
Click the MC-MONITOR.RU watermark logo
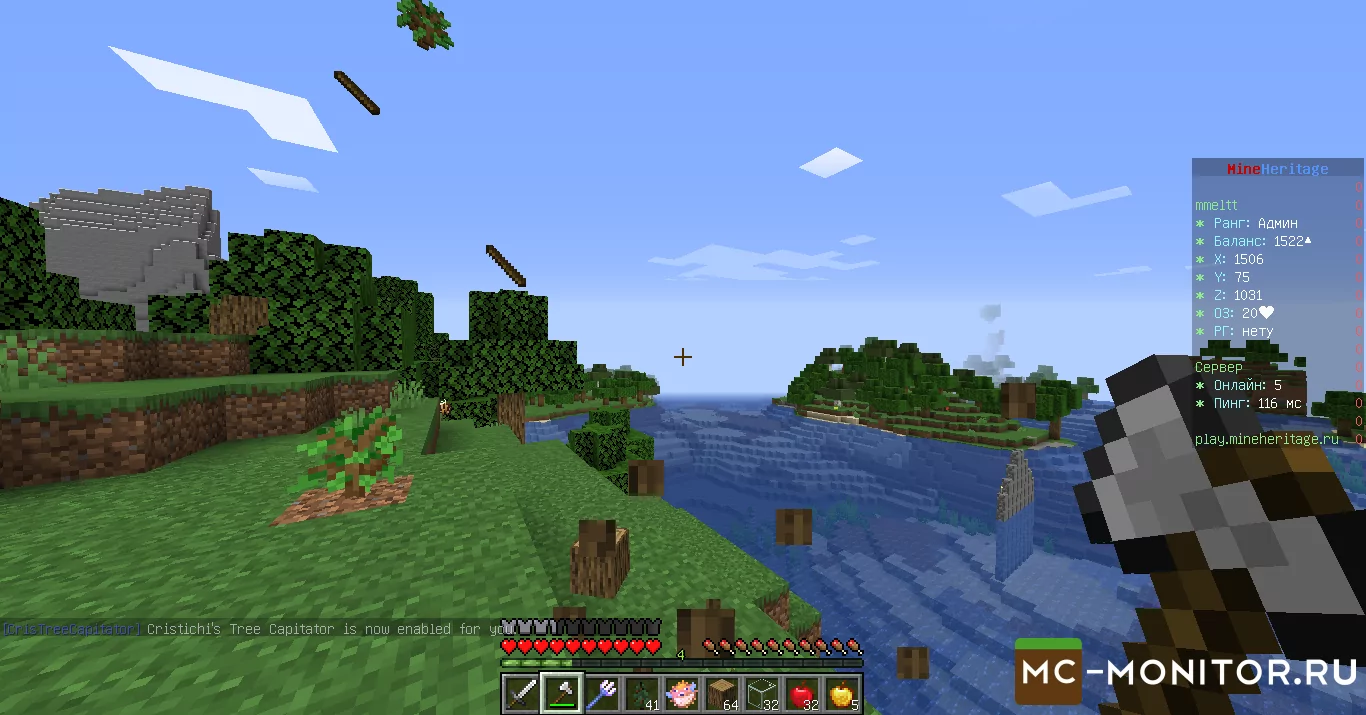click(x=1187, y=672)
